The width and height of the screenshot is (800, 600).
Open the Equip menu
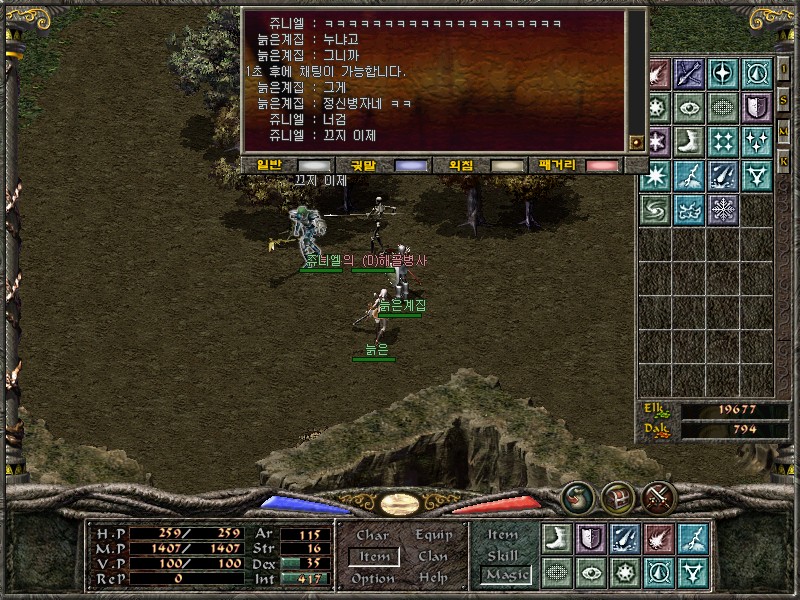pos(433,535)
